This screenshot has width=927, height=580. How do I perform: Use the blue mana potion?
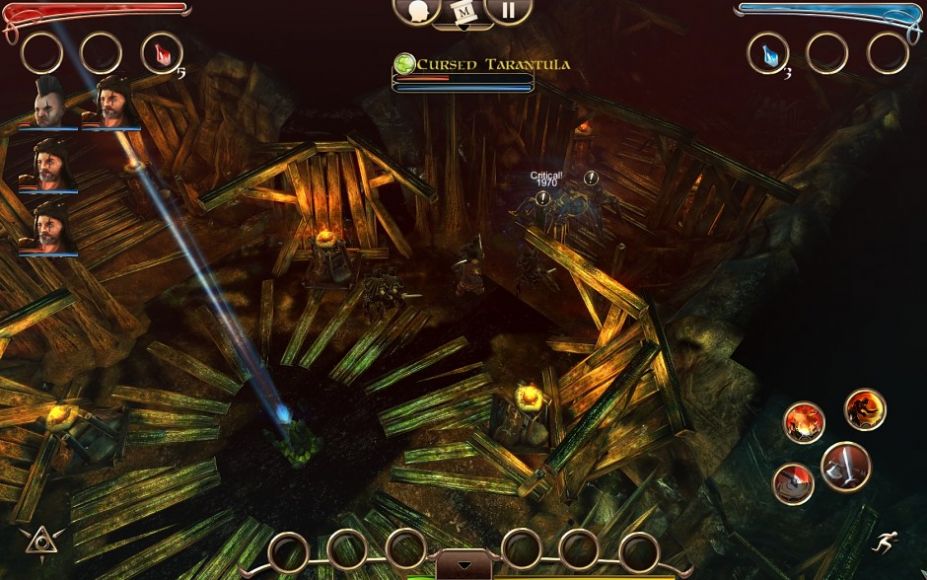coord(767,53)
